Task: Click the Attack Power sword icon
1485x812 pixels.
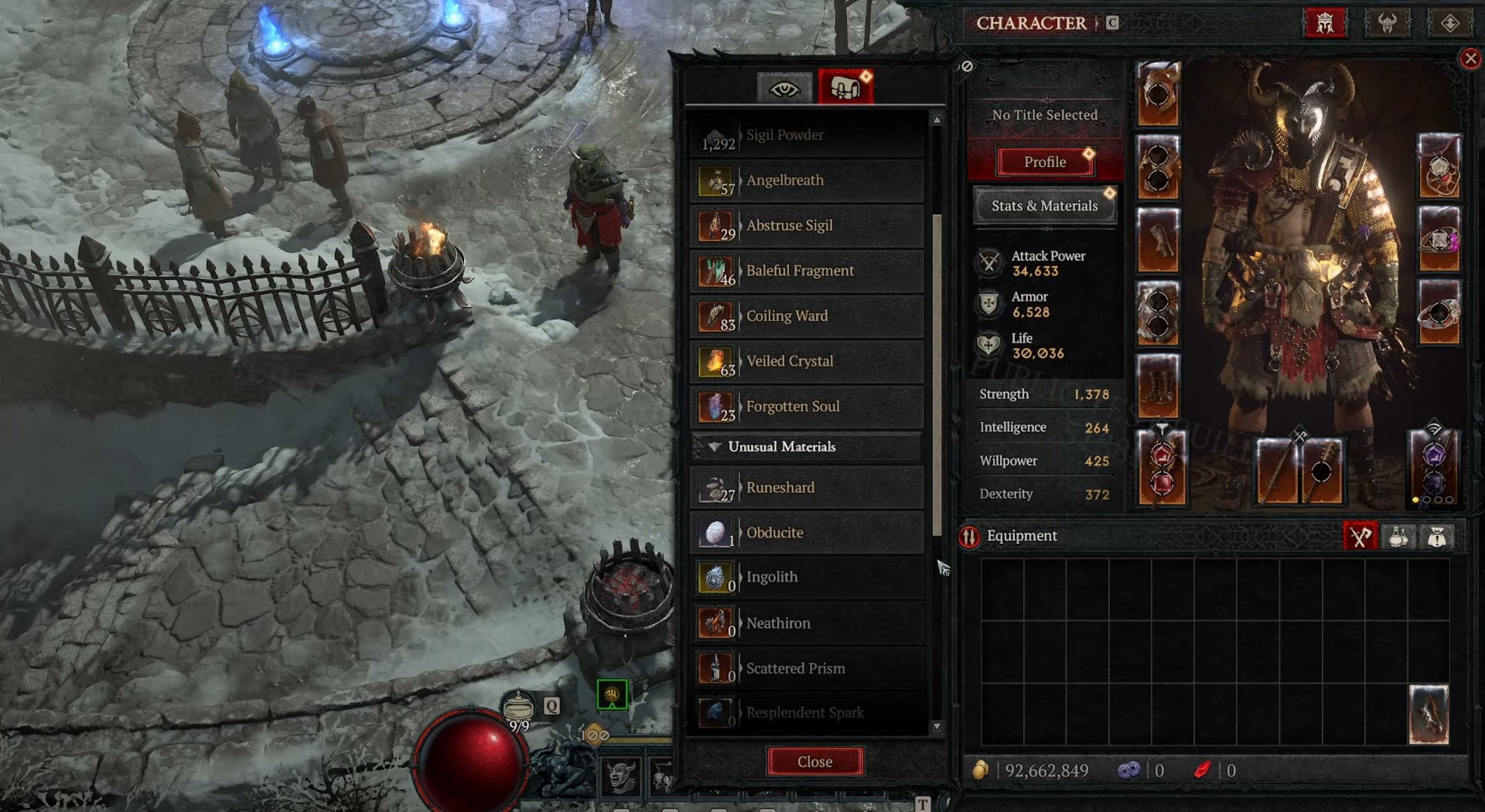Action: pyautogui.click(x=989, y=264)
